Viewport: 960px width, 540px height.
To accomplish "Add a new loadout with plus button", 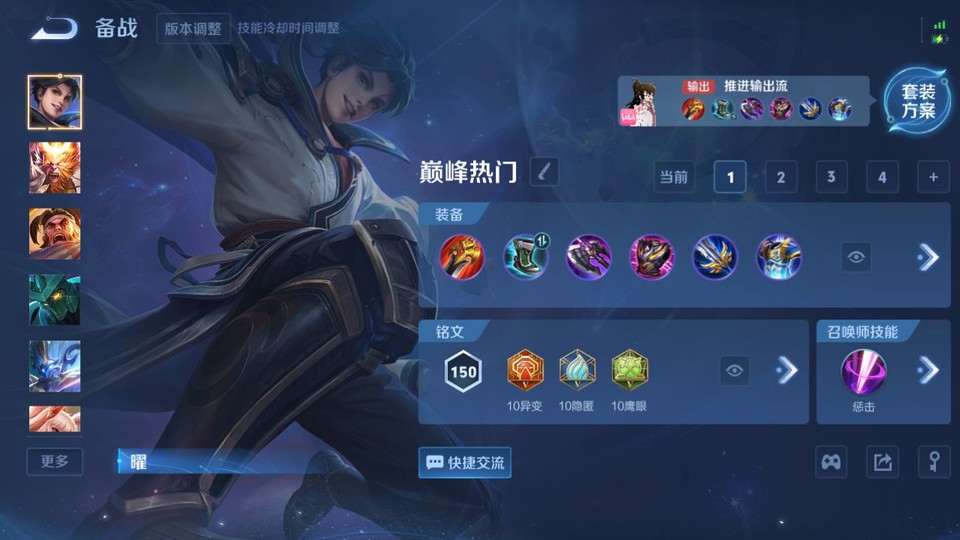I will (932, 178).
